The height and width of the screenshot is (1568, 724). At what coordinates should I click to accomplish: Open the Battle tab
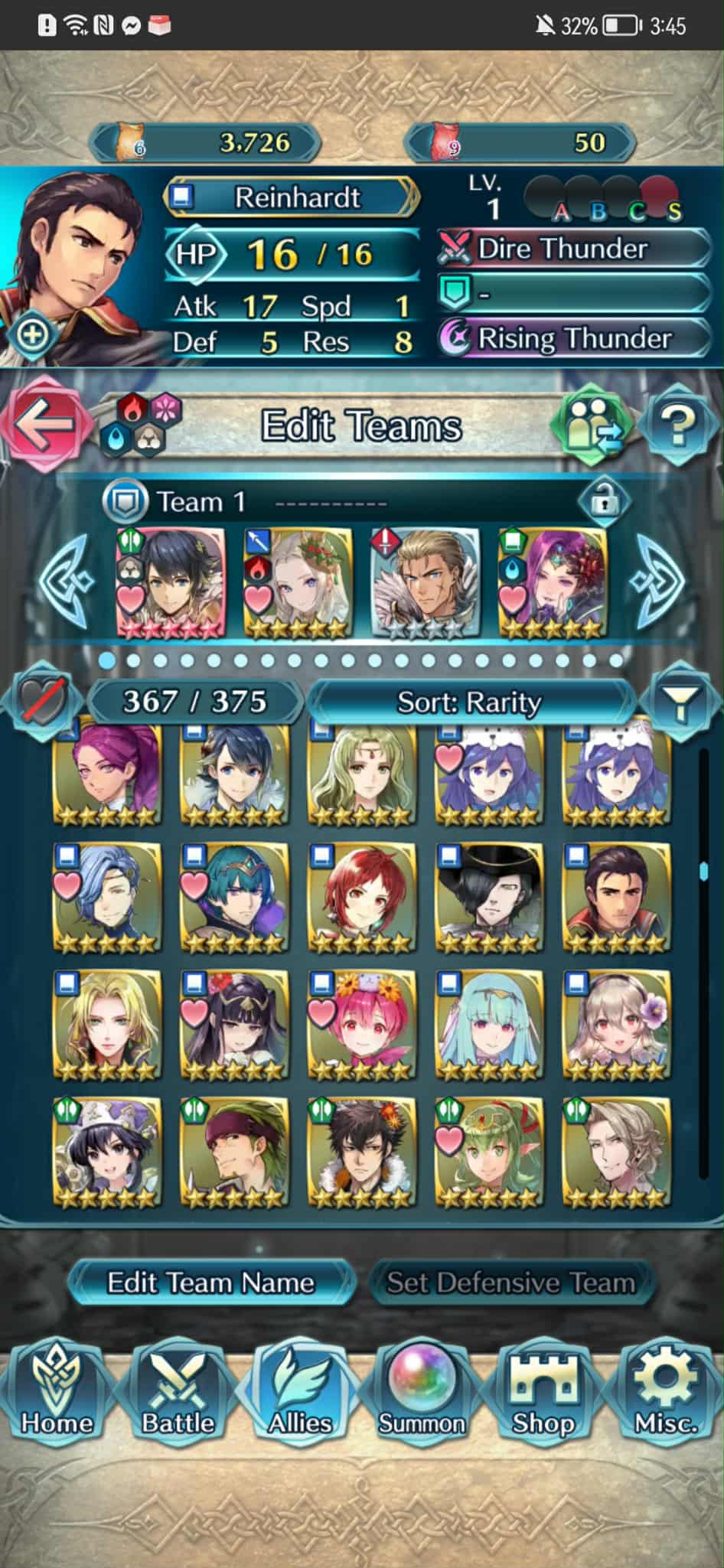[x=178, y=1394]
